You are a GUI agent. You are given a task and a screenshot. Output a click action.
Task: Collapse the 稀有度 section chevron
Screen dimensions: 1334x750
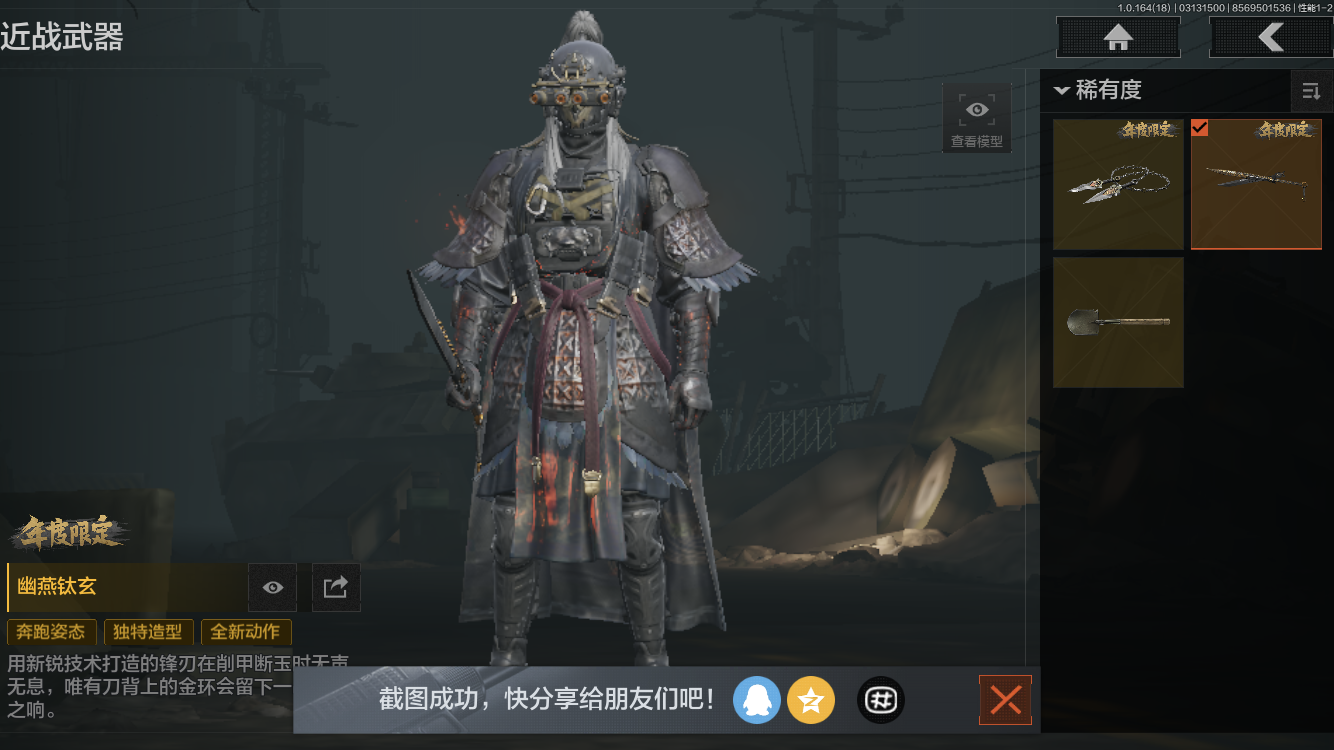tap(1062, 91)
